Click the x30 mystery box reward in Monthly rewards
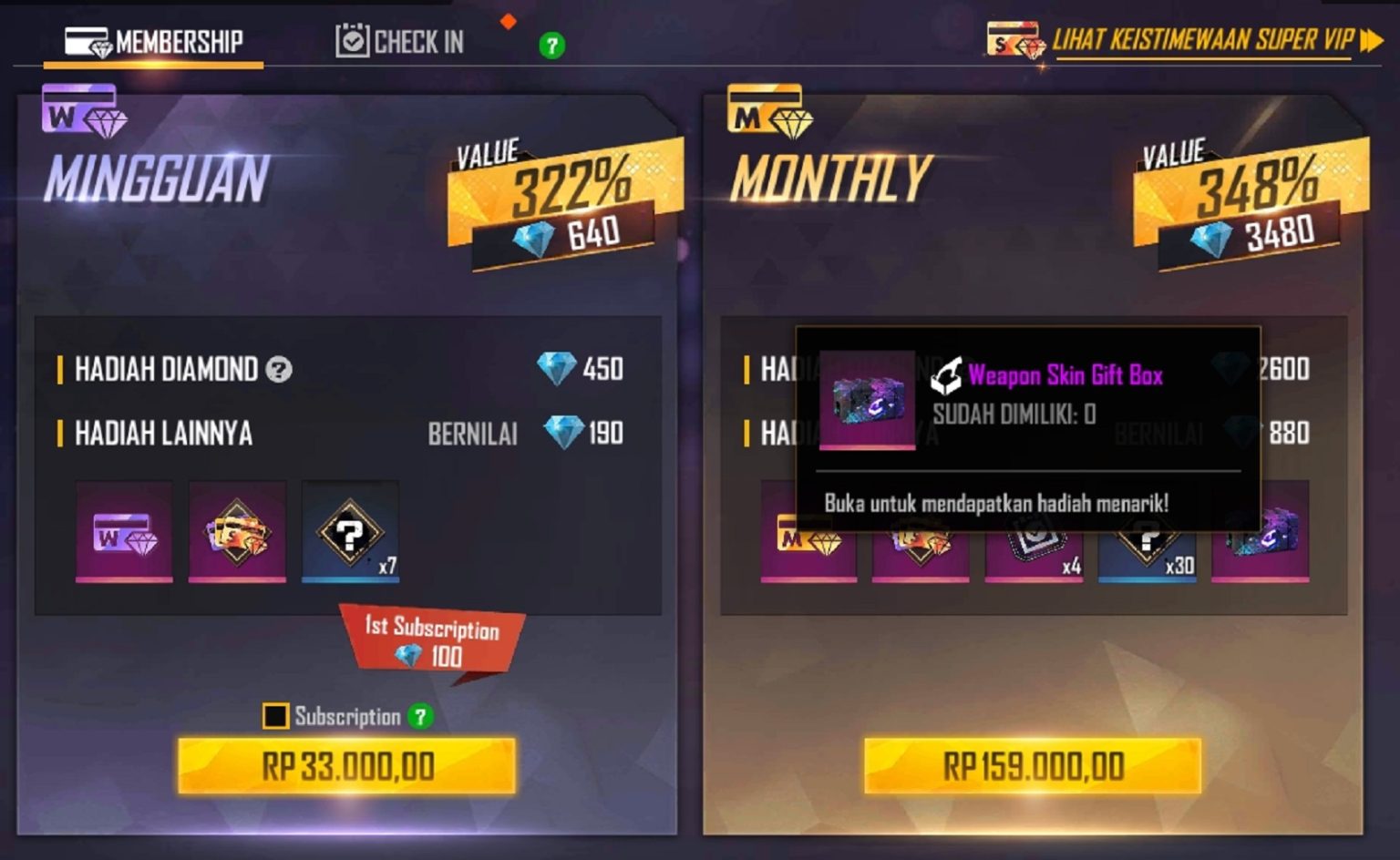The width and height of the screenshot is (1400, 860). pyautogui.click(x=1148, y=547)
